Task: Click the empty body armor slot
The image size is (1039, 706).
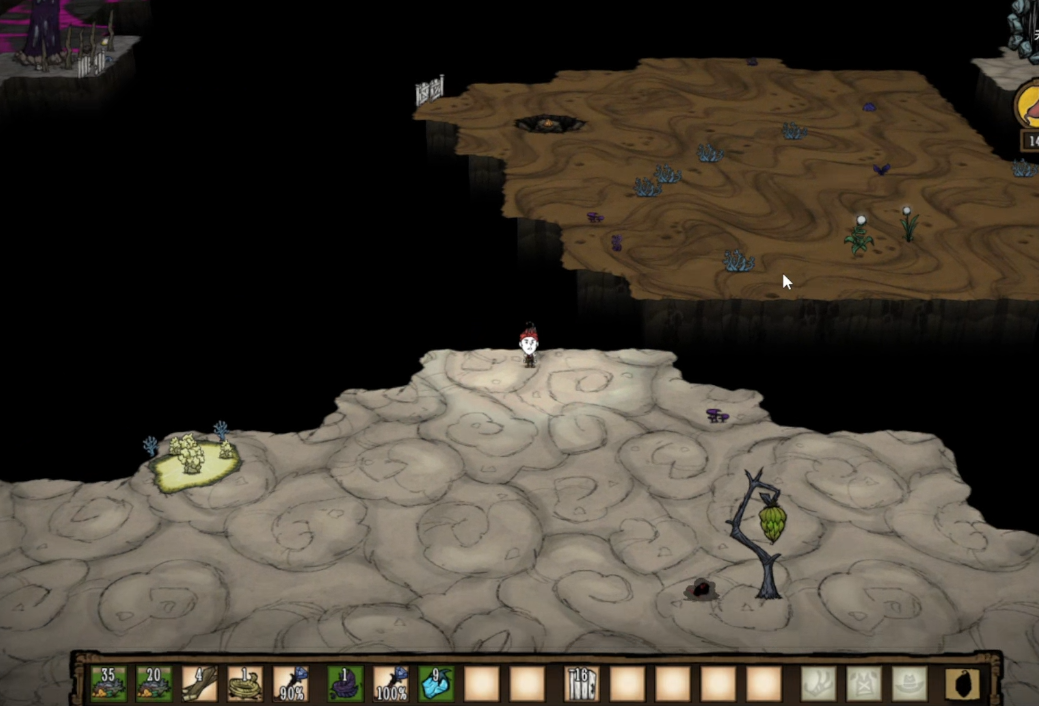Action: [x=863, y=683]
